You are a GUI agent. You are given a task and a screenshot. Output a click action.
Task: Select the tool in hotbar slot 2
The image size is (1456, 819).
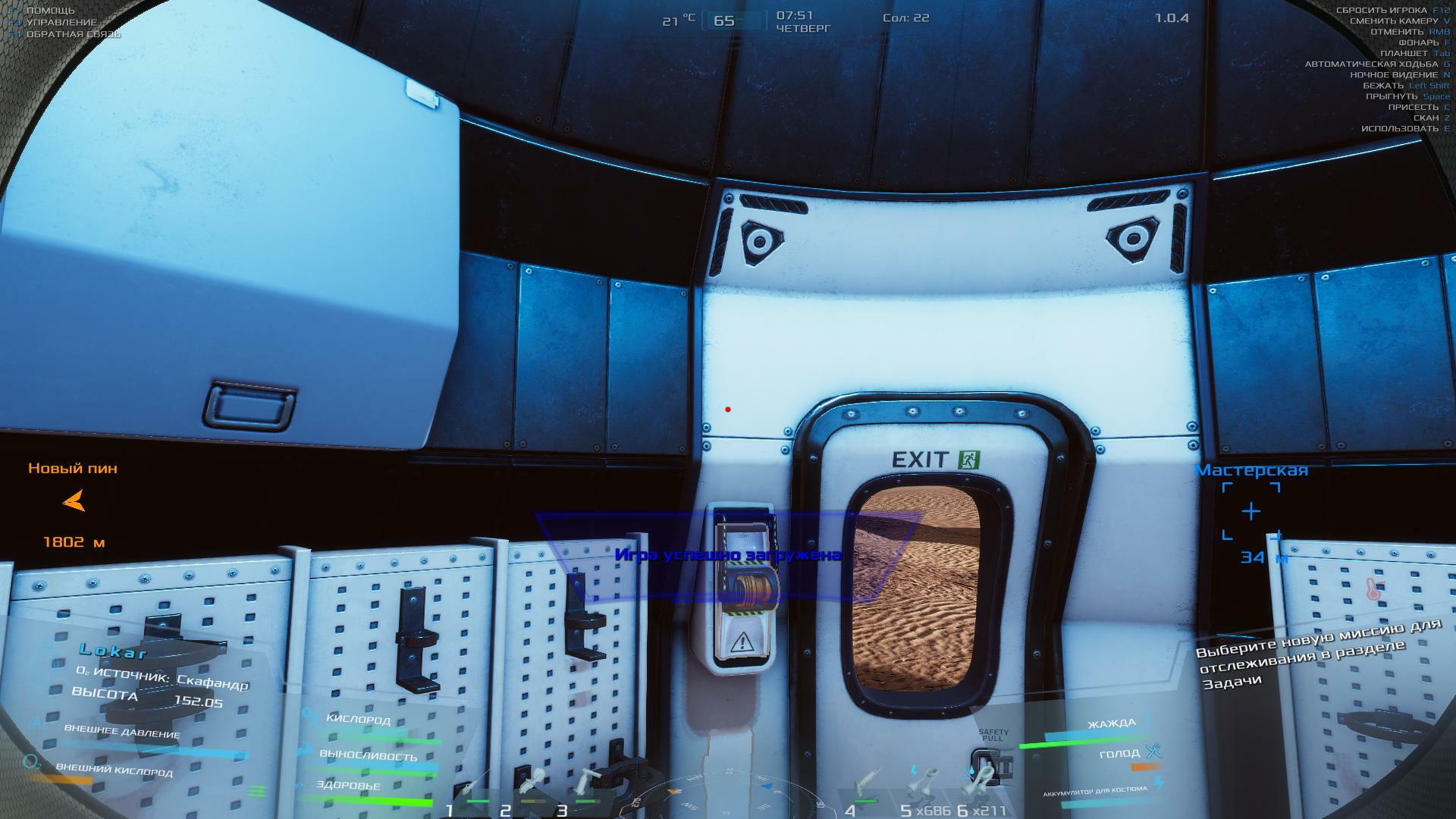click(529, 790)
